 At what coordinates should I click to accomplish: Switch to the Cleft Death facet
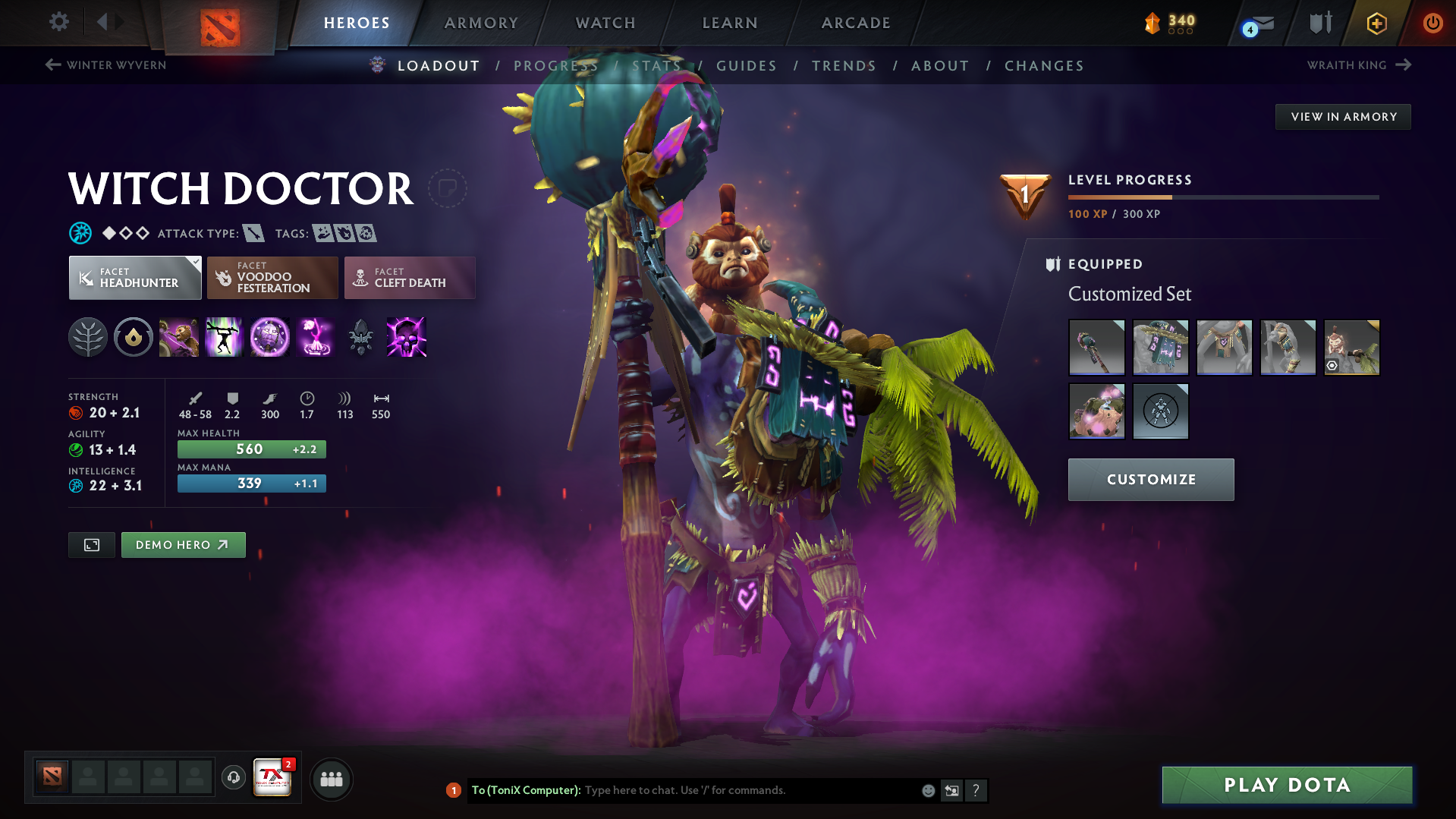click(x=409, y=278)
